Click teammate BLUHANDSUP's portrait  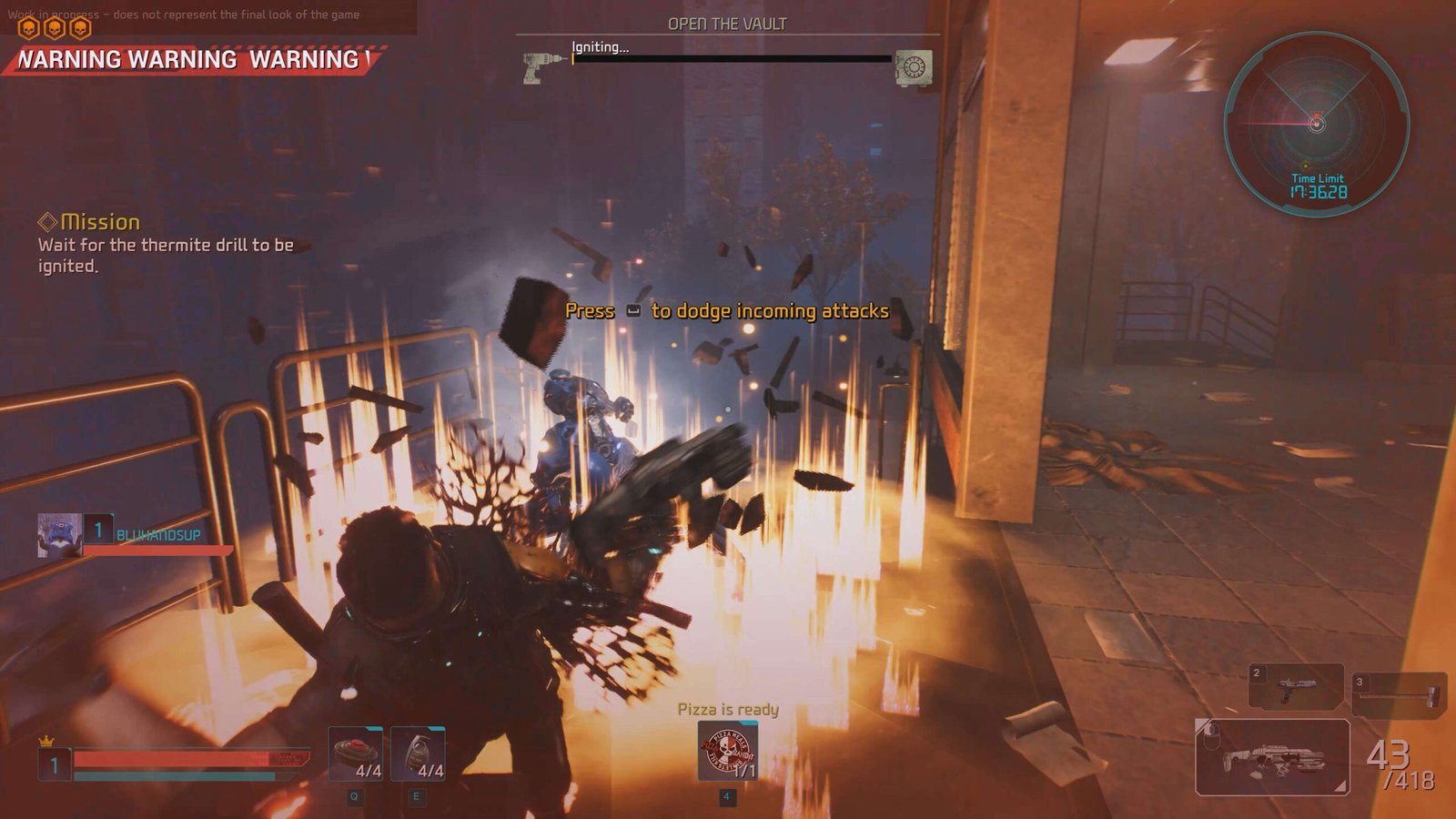click(x=60, y=535)
